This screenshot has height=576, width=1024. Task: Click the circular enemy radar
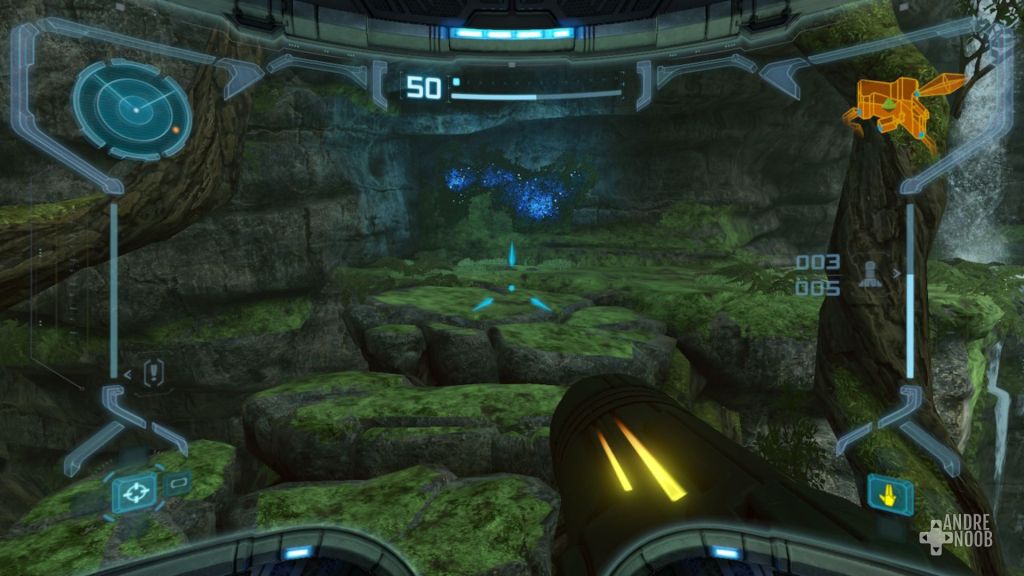point(131,109)
